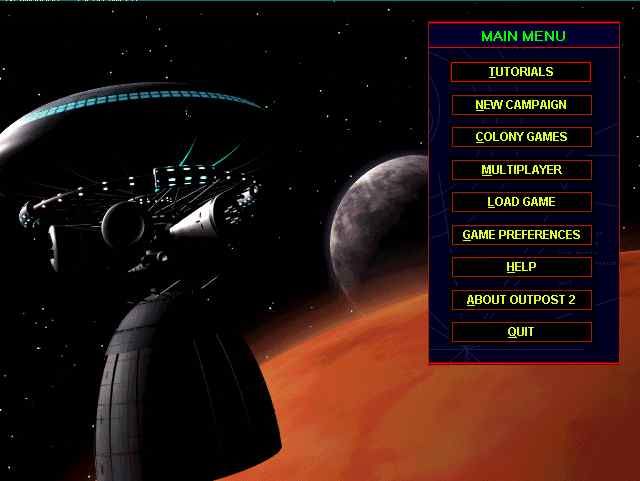Image resolution: width=640 pixels, height=481 pixels.
Task: Start a New Campaign
Action: coord(521,105)
